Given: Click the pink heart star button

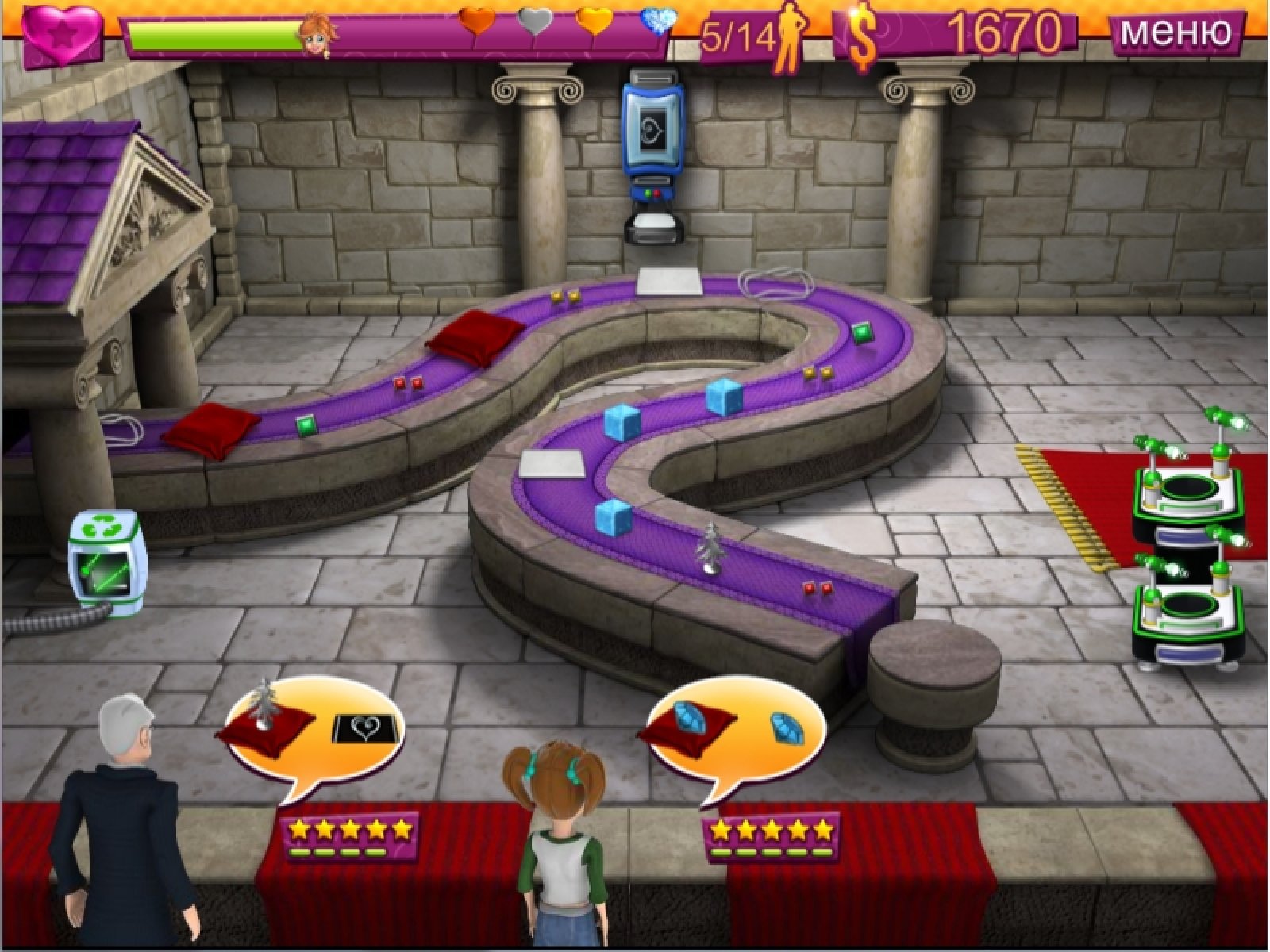Looking at the screenshot, I should pyautogui.click(x=62, y=33).
